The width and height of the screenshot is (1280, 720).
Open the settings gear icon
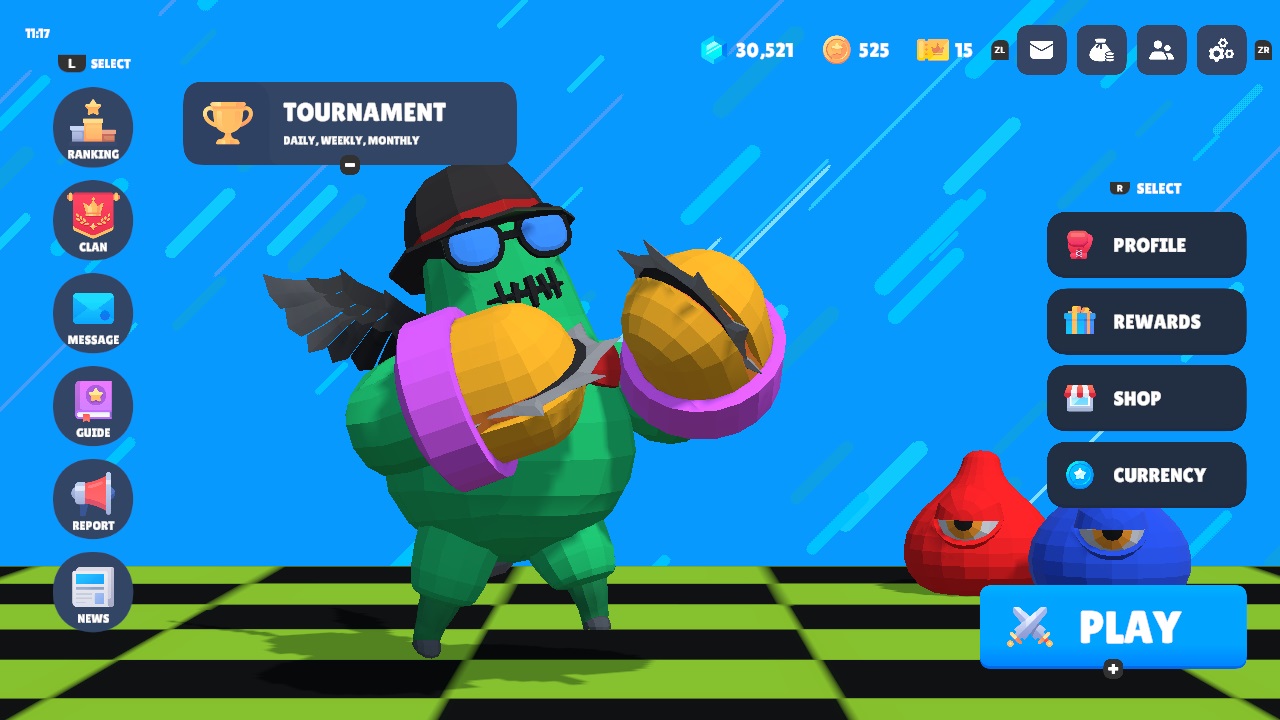(1221, 50)
